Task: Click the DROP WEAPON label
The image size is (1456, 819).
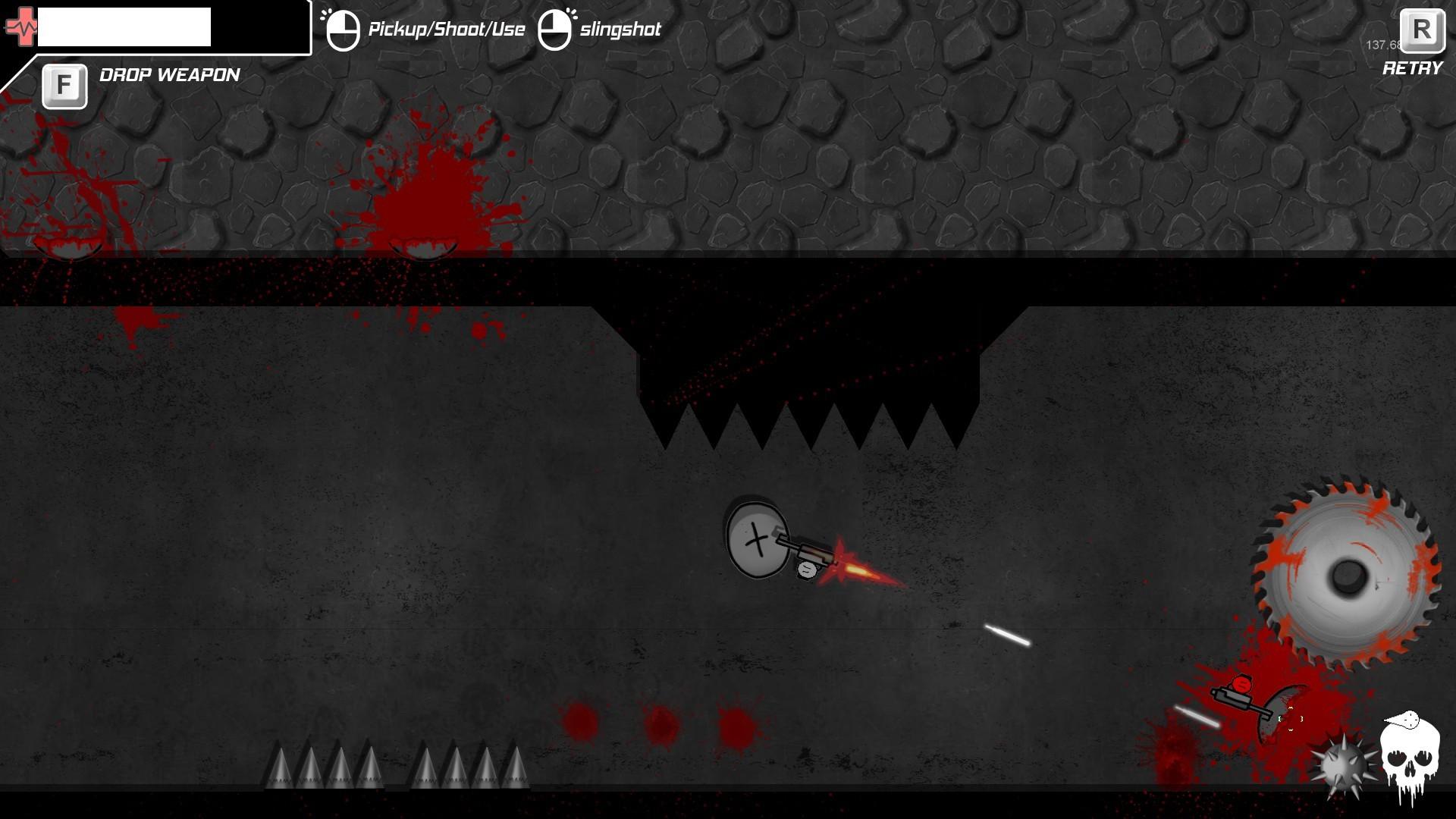Action: pos(168,75)
